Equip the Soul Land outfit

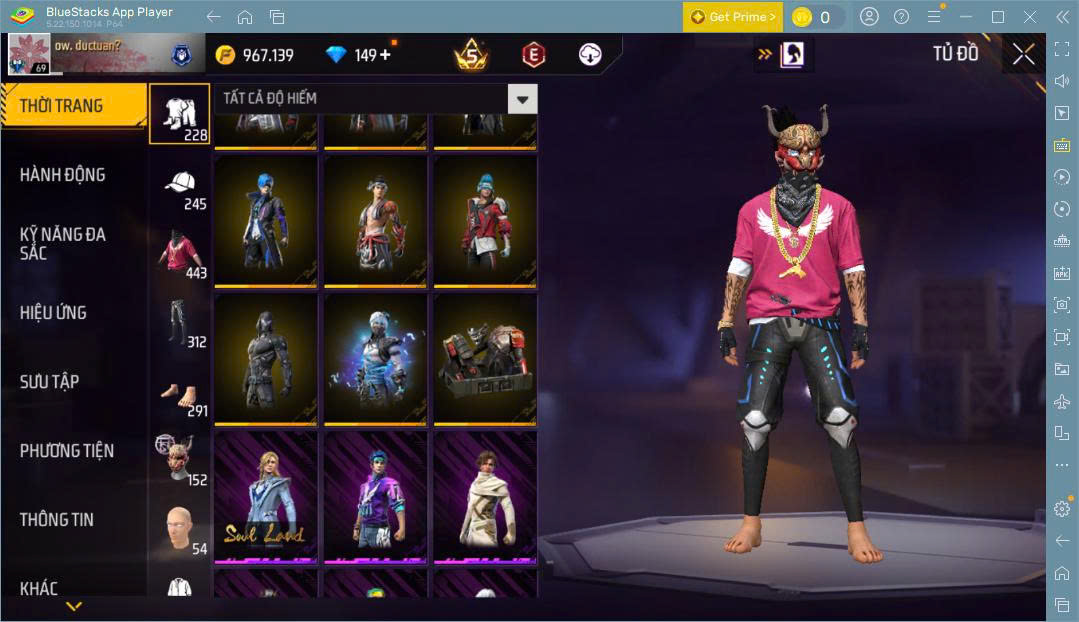pyautogui.click(x=265, y=497)
